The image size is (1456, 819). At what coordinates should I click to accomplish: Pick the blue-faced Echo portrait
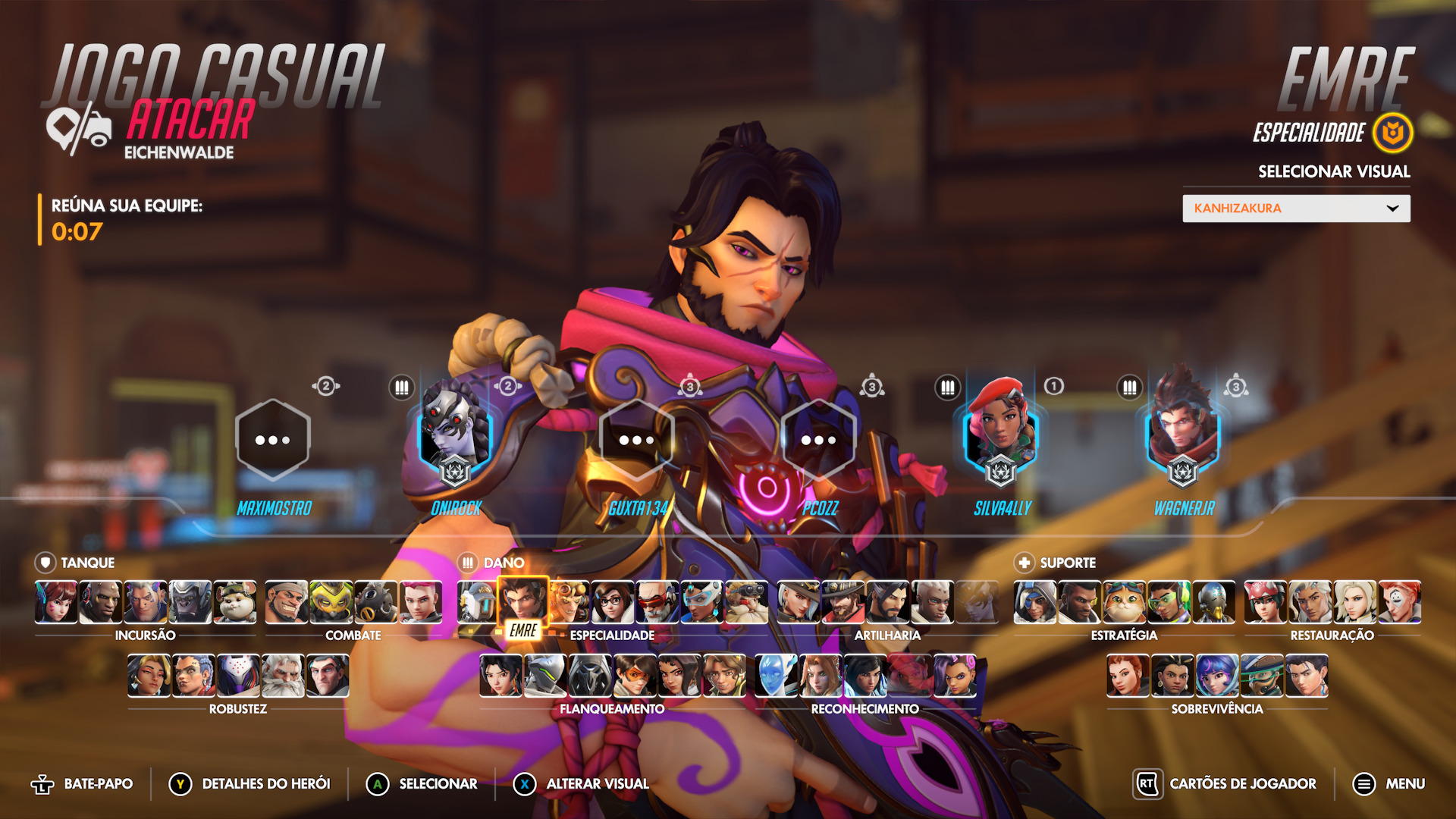[x=776, y=676]
